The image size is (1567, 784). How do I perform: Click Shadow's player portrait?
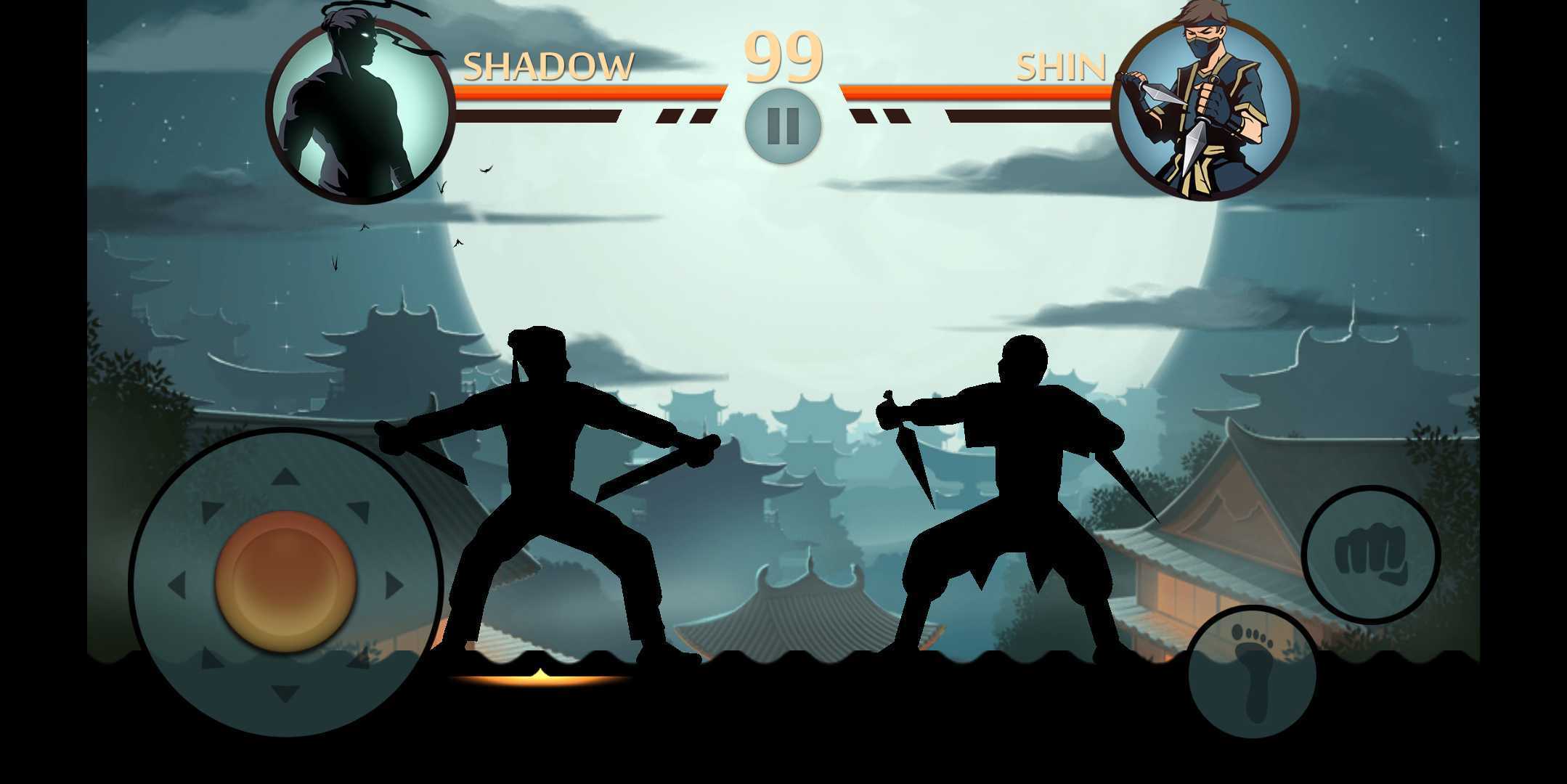[x=360, y=110]
